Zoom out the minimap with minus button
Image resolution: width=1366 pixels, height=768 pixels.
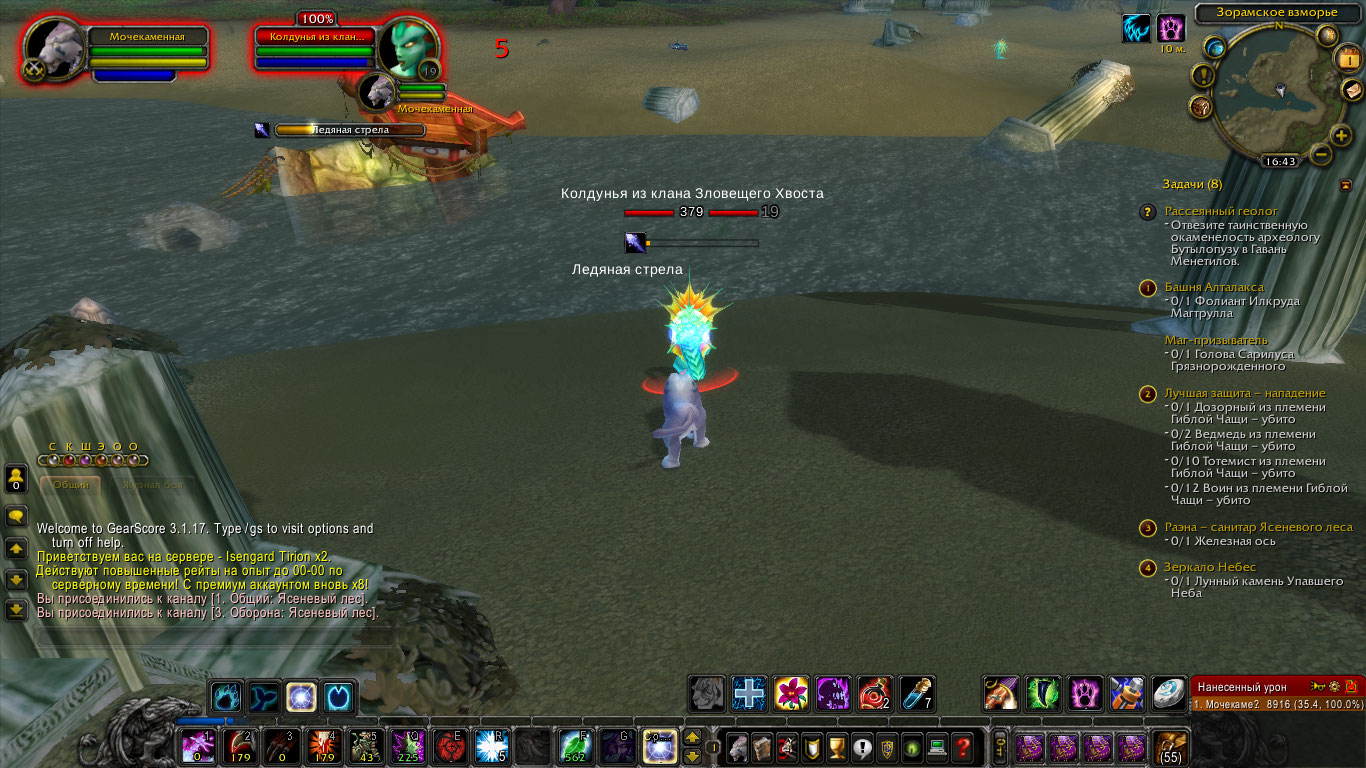(x=1320, y=155)
